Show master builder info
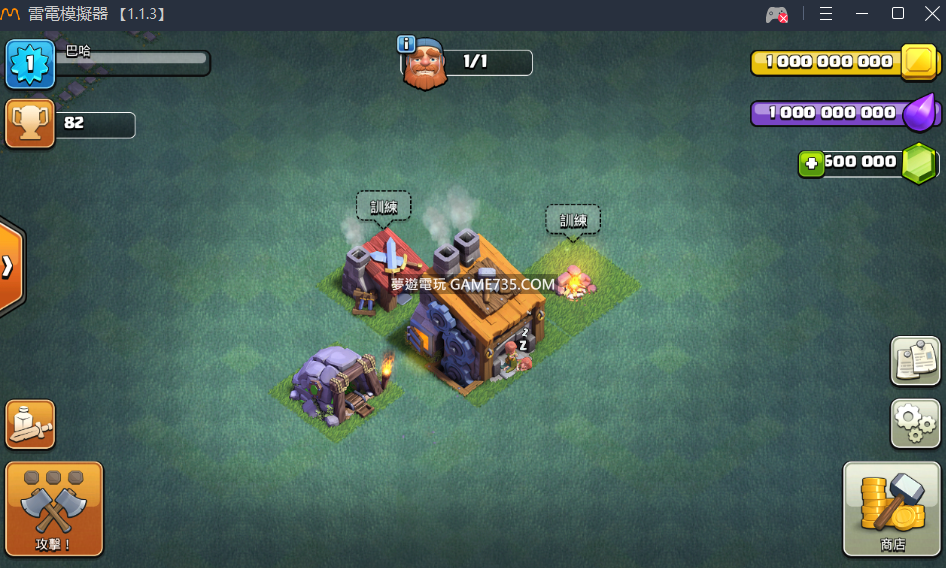 [406, 44]
